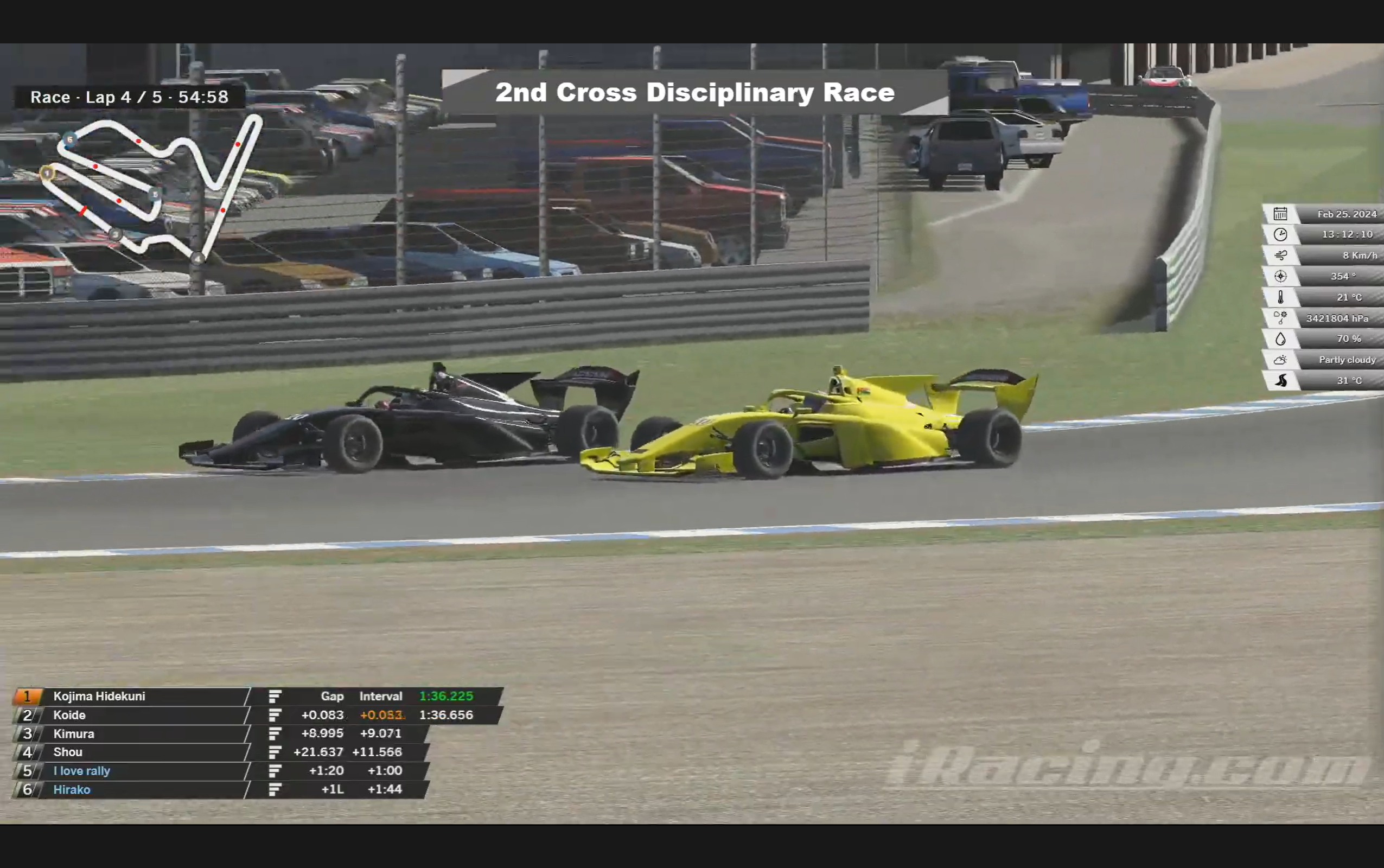This screenshot has width=1384, height=868.
Task: Select driver Shou in the leaderboard
Action: click(x=68, y=752)
